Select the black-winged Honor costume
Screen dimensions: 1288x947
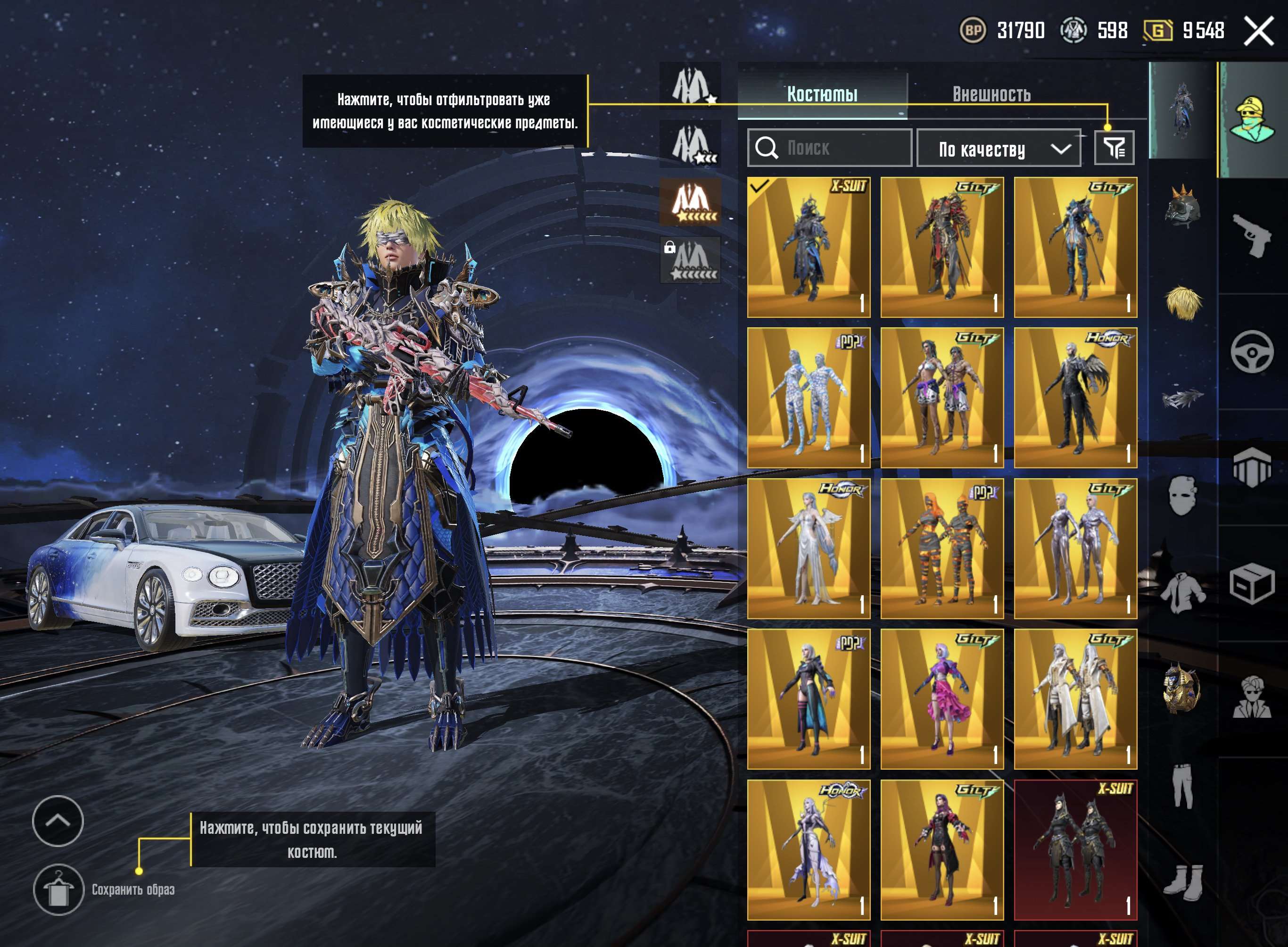coord(1075,398)
